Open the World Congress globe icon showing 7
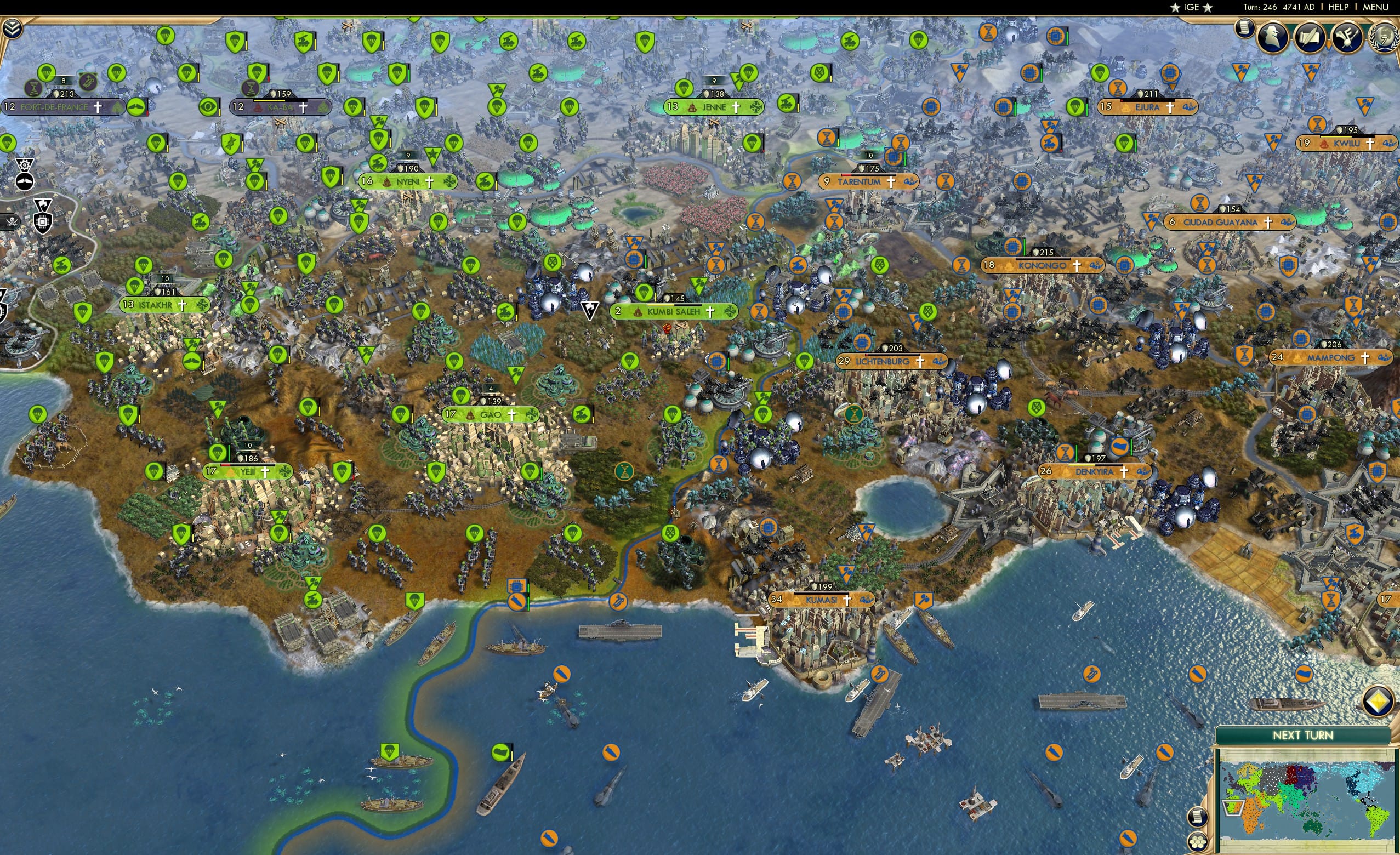1400x855 pixels. coord(1385,37)
